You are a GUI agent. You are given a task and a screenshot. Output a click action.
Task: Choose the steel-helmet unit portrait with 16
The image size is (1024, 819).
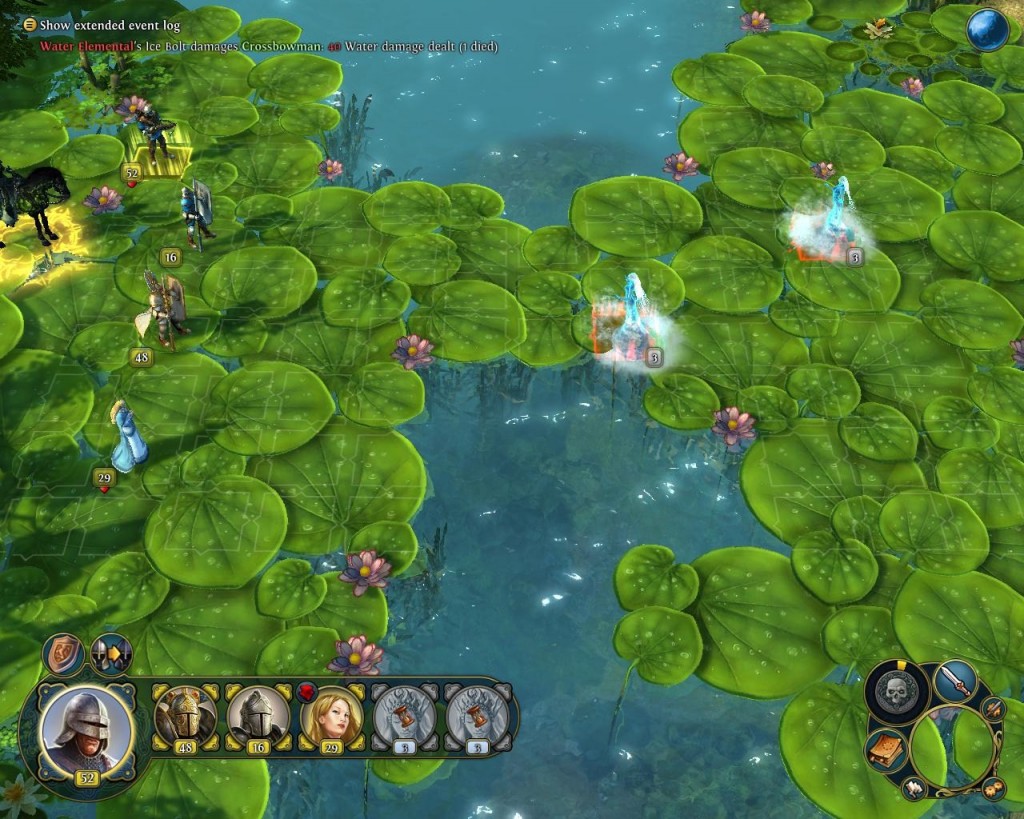click(x=258, y=715)
